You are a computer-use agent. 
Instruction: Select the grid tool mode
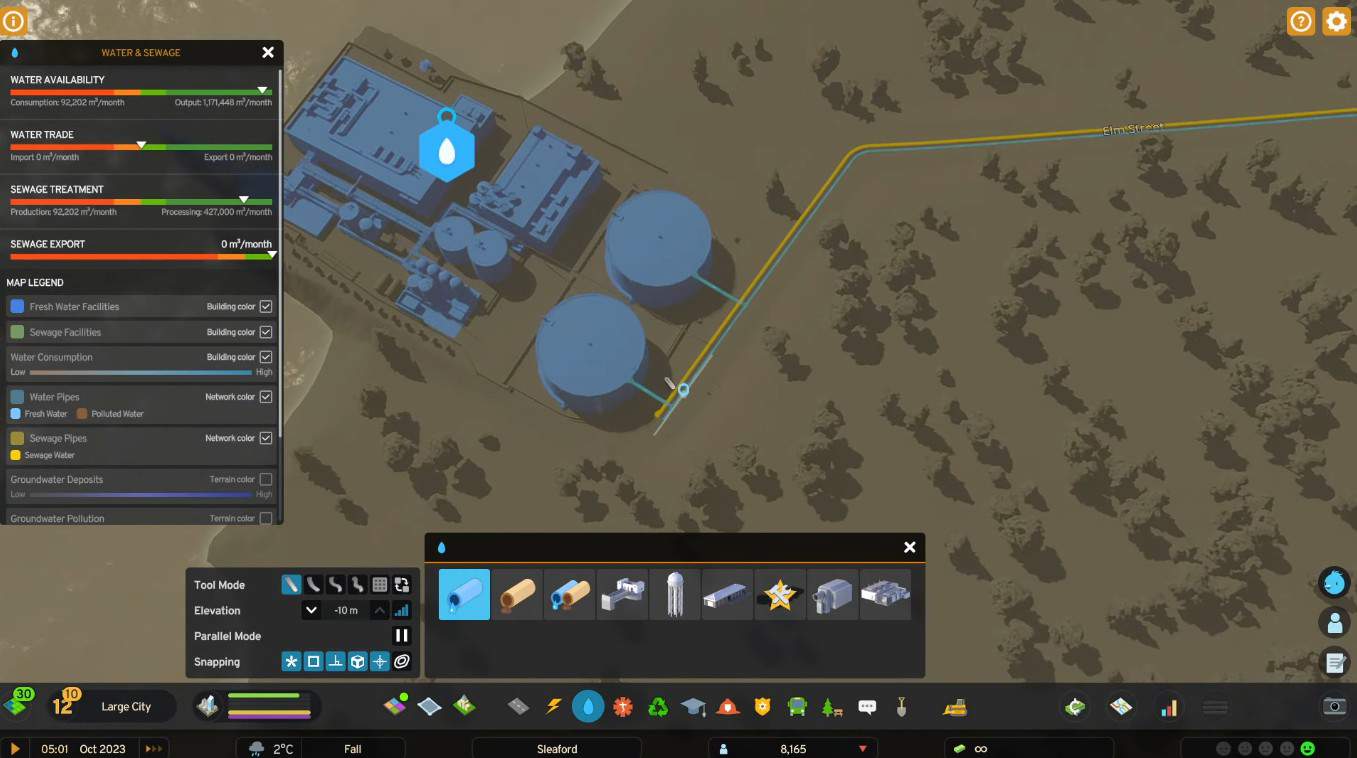coord(380,585)
